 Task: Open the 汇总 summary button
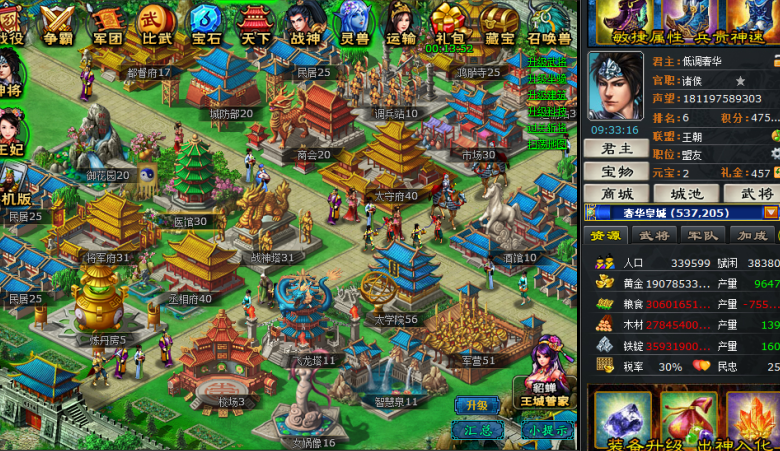pos(476,429)
